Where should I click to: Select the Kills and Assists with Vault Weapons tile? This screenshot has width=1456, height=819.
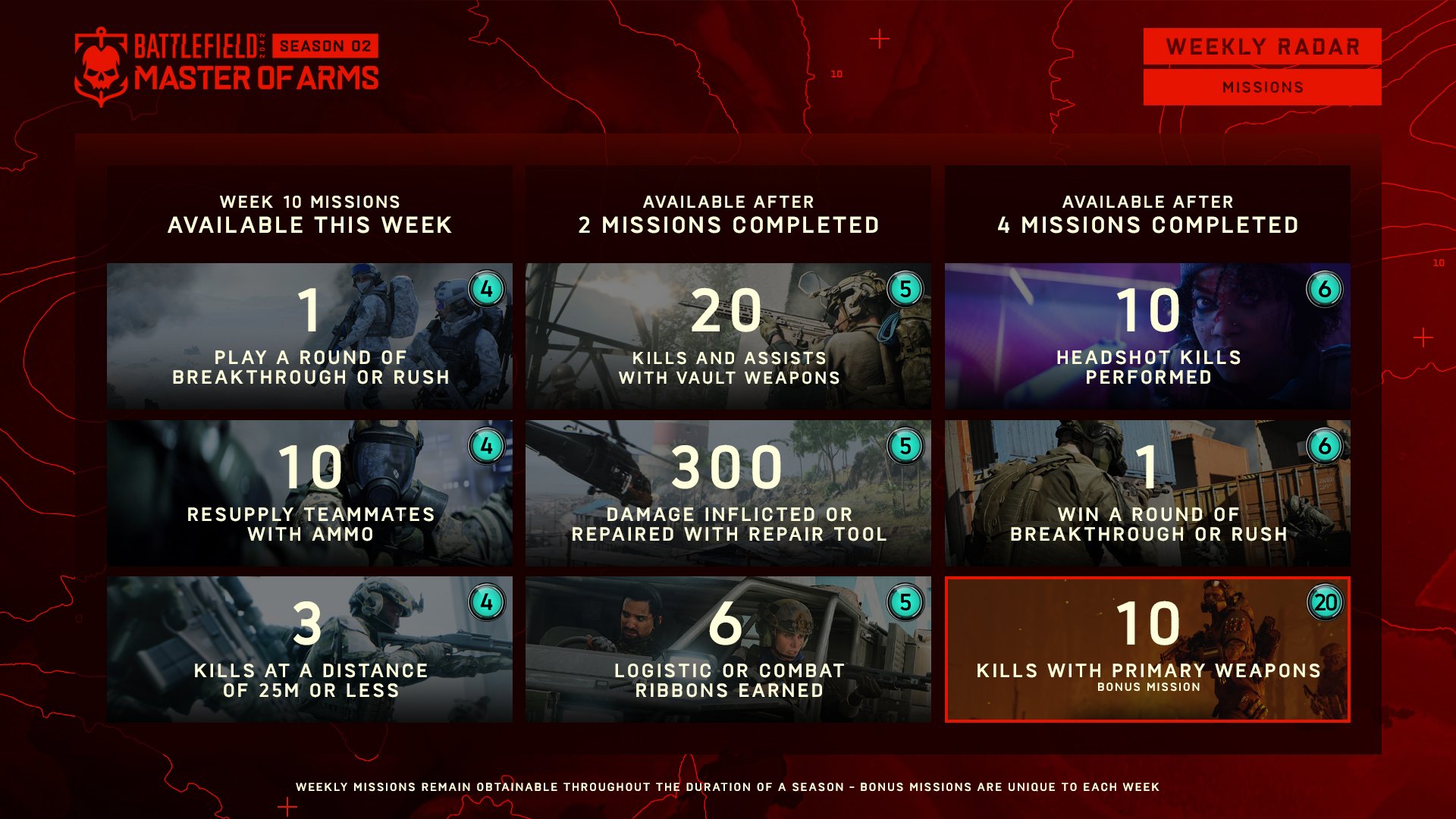tap(728, 336)
